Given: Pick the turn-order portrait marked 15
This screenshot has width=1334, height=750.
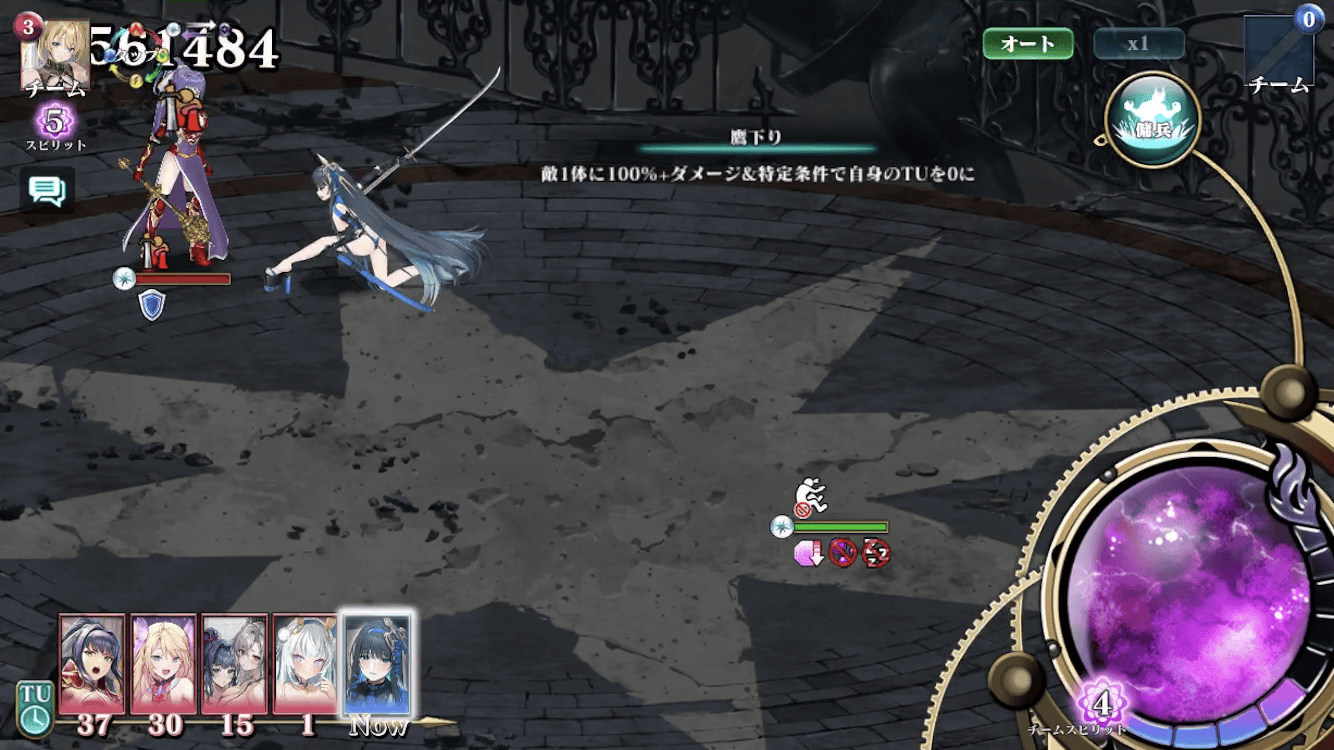Looking at the screenshot, I should pos(234,664).
